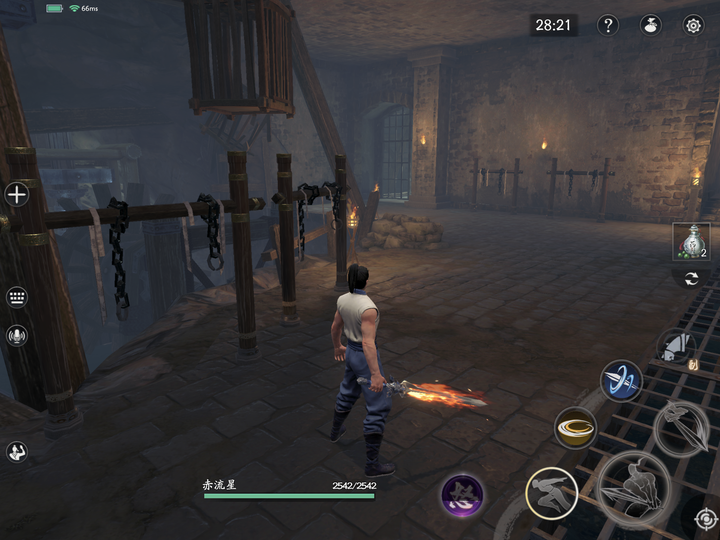720x540 pixels.
Task: Open the character emote icon
Action: [17, 451]
